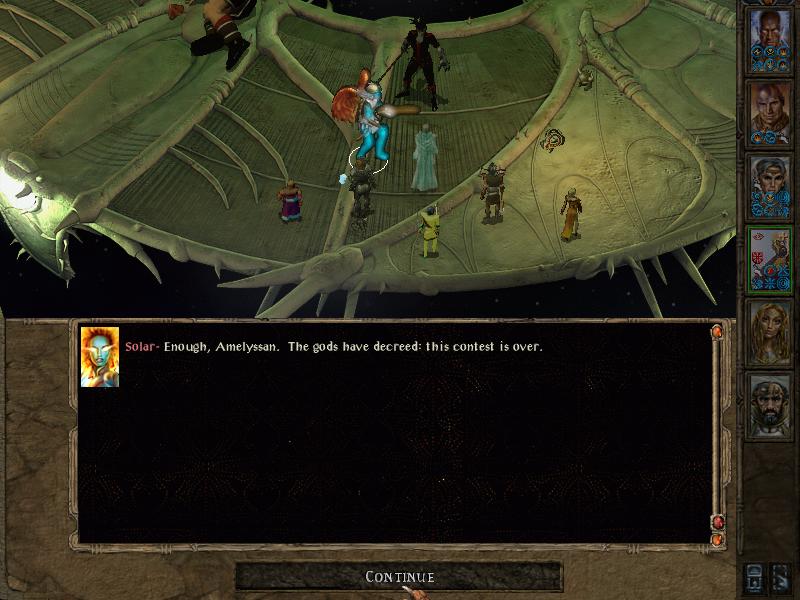This screenshot has height=600, width=800.
Task: Pick the green-bordered portrait with red and white pattern
Action: 770,259
